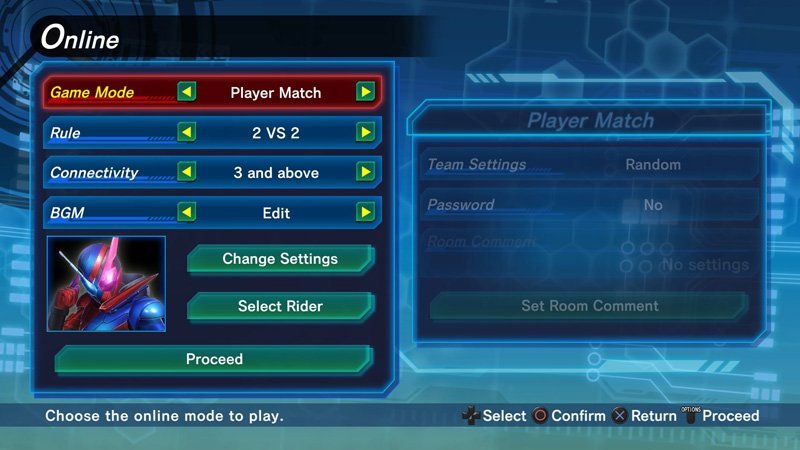Open Set Room Comment
This screenshot has height=450, width=800.
coord(589,306)
